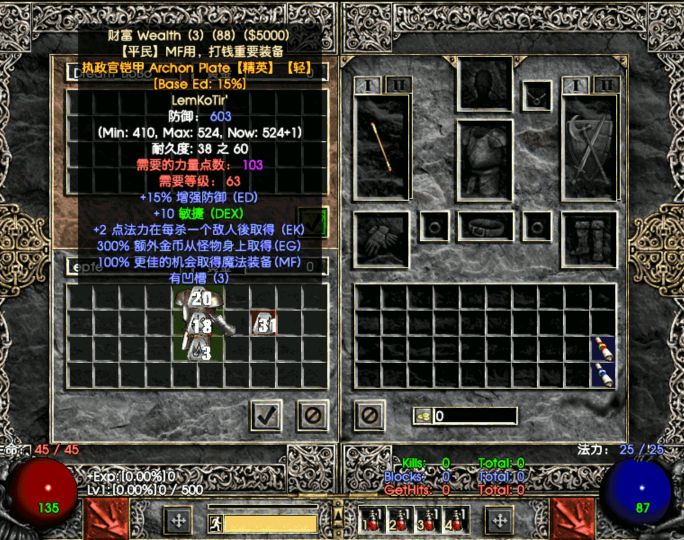This screenshot has width=684, height=540.
Task: Use the potion in belt slot 2
Action: [x=401, y=521]
